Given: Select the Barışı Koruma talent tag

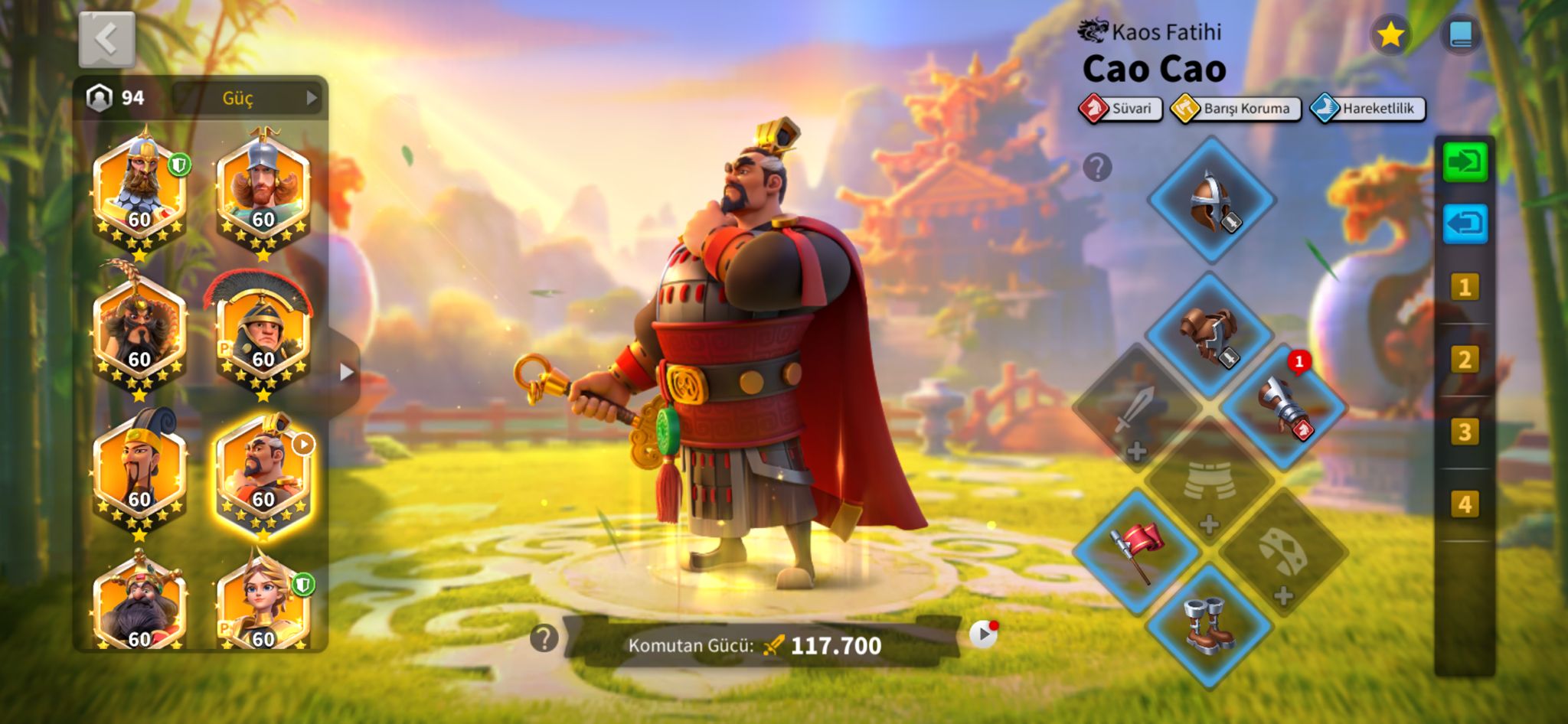Looking at the screenshot, I should point(1236,109).
